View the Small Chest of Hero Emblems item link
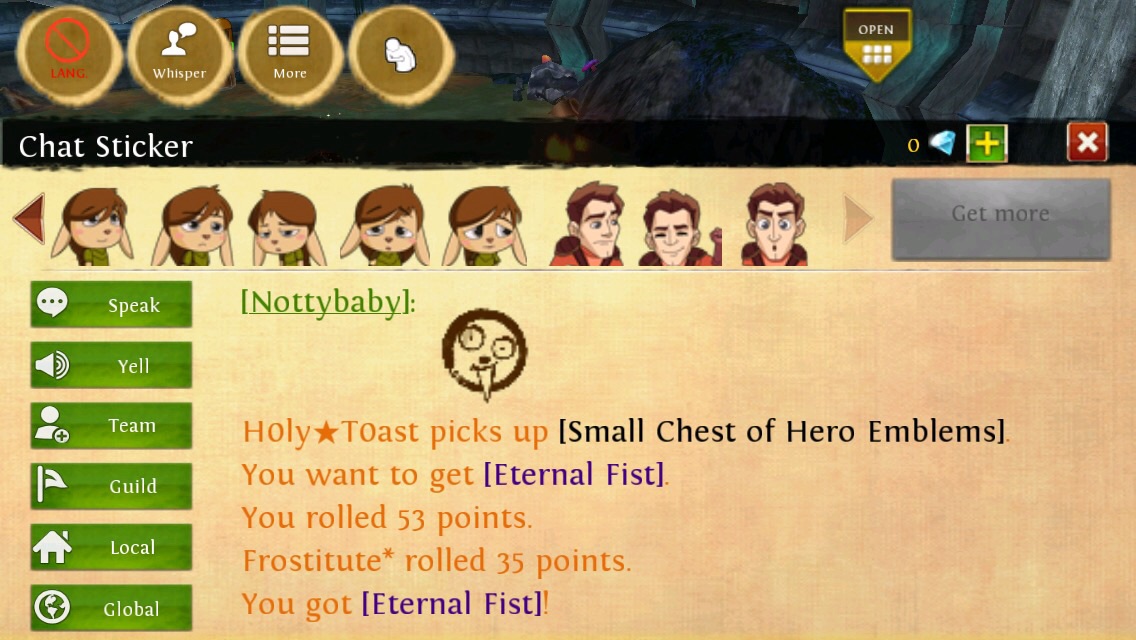 (781, 431)
